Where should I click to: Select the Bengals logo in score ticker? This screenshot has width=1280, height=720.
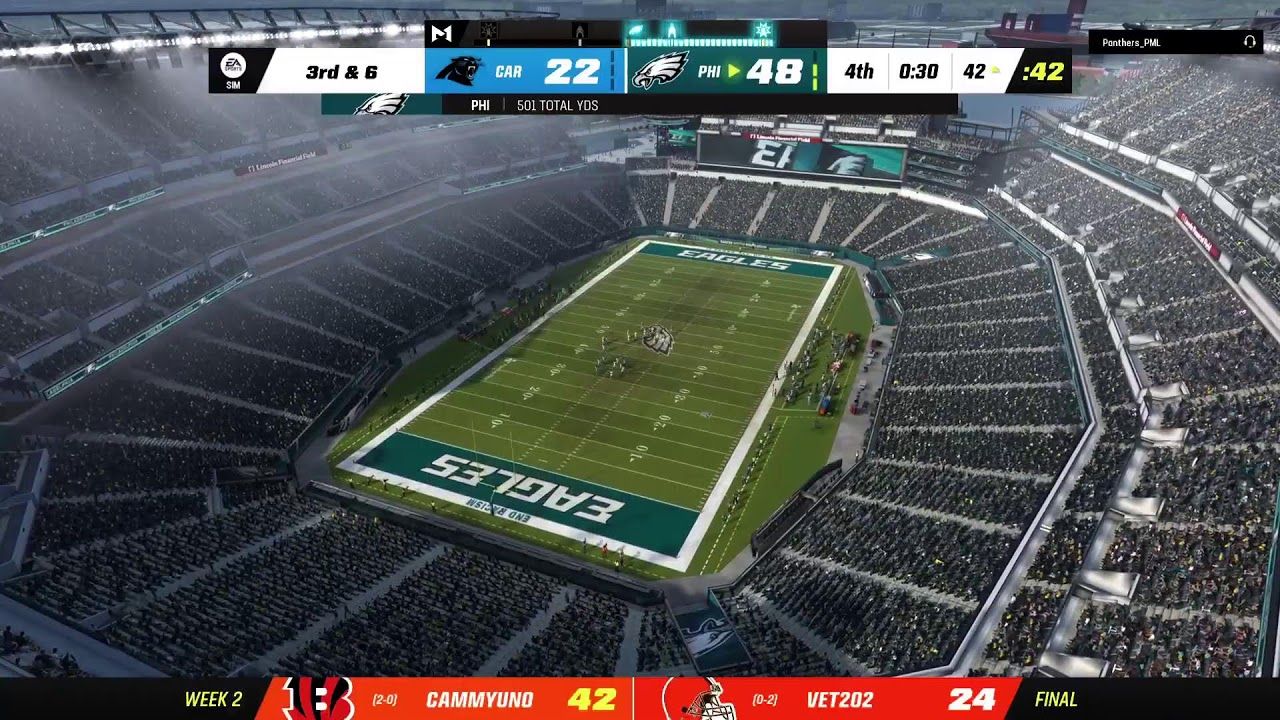point(317,699)
